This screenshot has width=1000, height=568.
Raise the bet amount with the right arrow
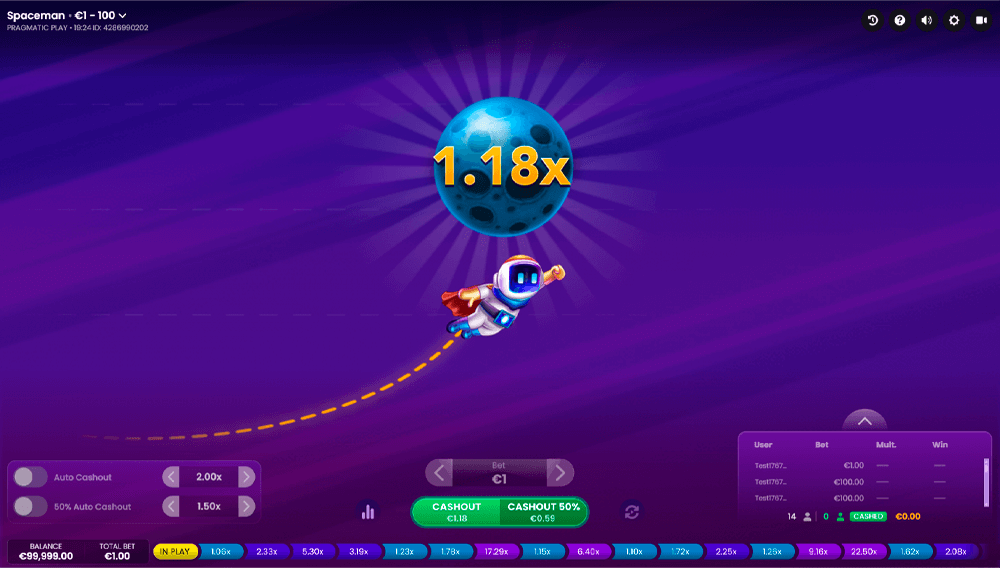[x=560, y=472]
